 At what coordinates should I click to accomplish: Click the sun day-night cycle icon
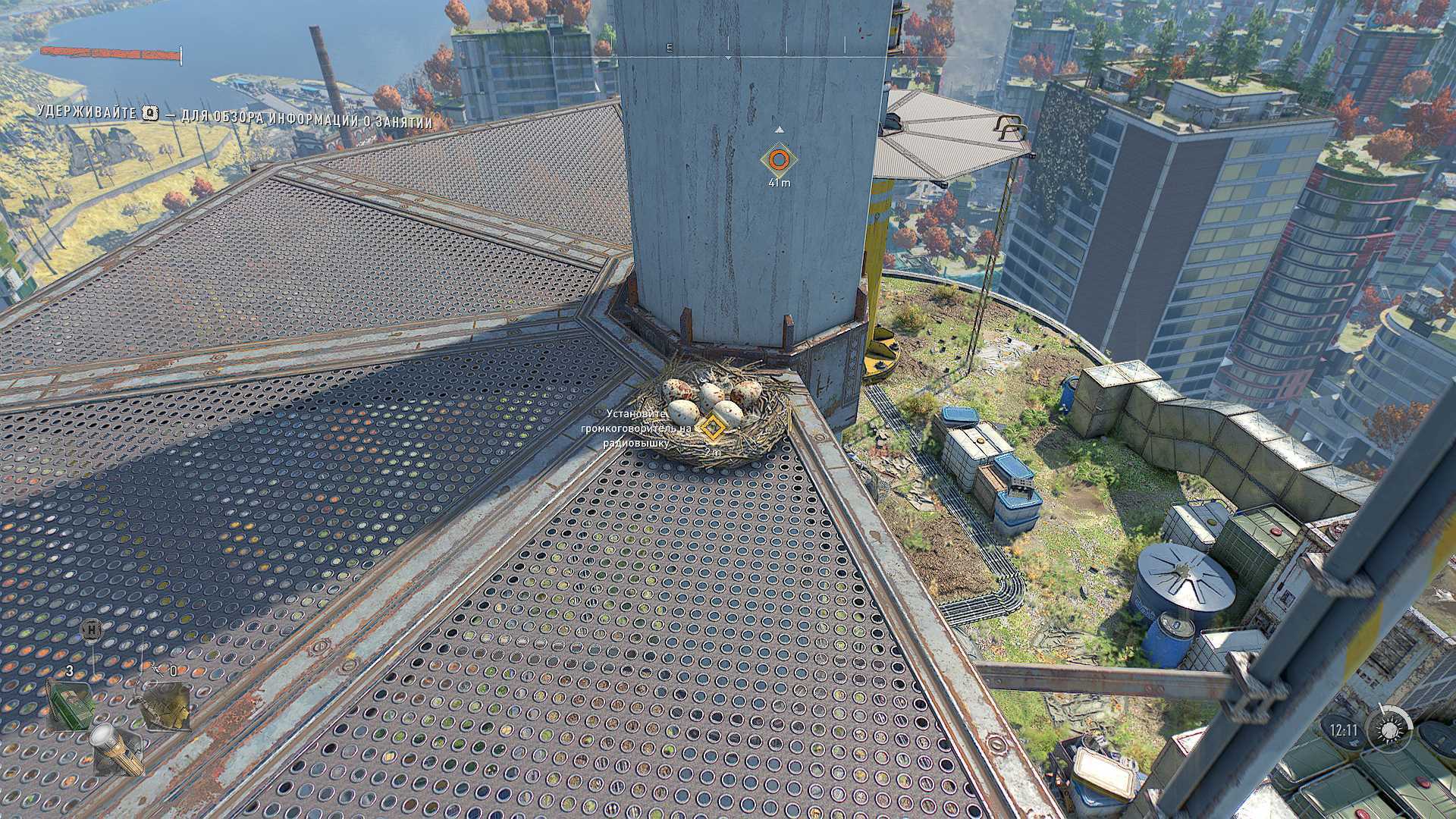[x=1389, y=730]
